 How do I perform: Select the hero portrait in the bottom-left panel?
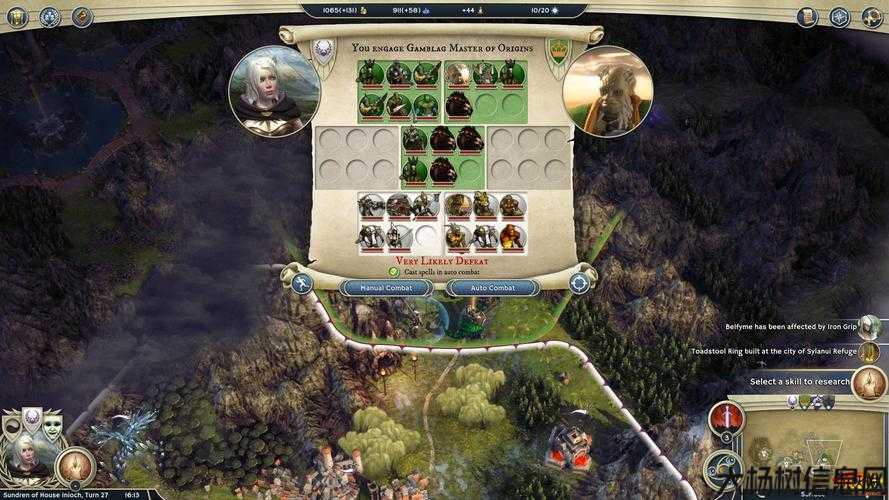click(25, 455)
